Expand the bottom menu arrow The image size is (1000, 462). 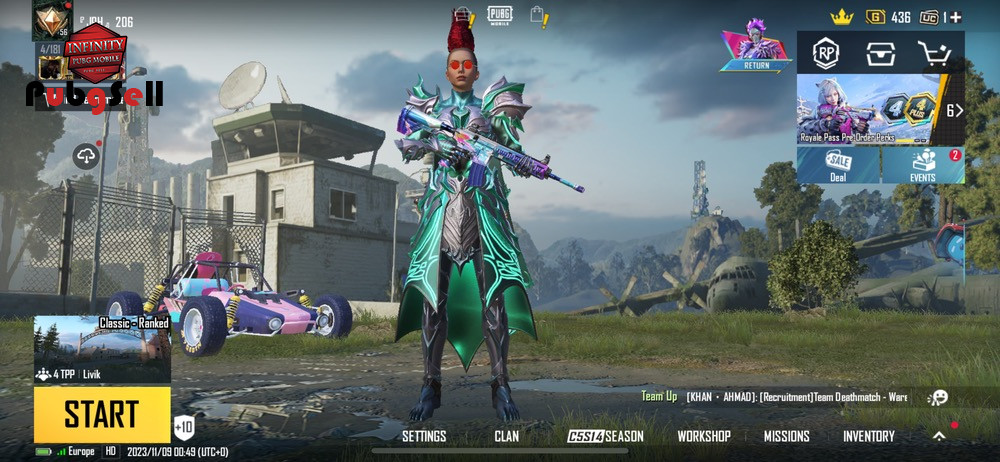tap(939, 436)
